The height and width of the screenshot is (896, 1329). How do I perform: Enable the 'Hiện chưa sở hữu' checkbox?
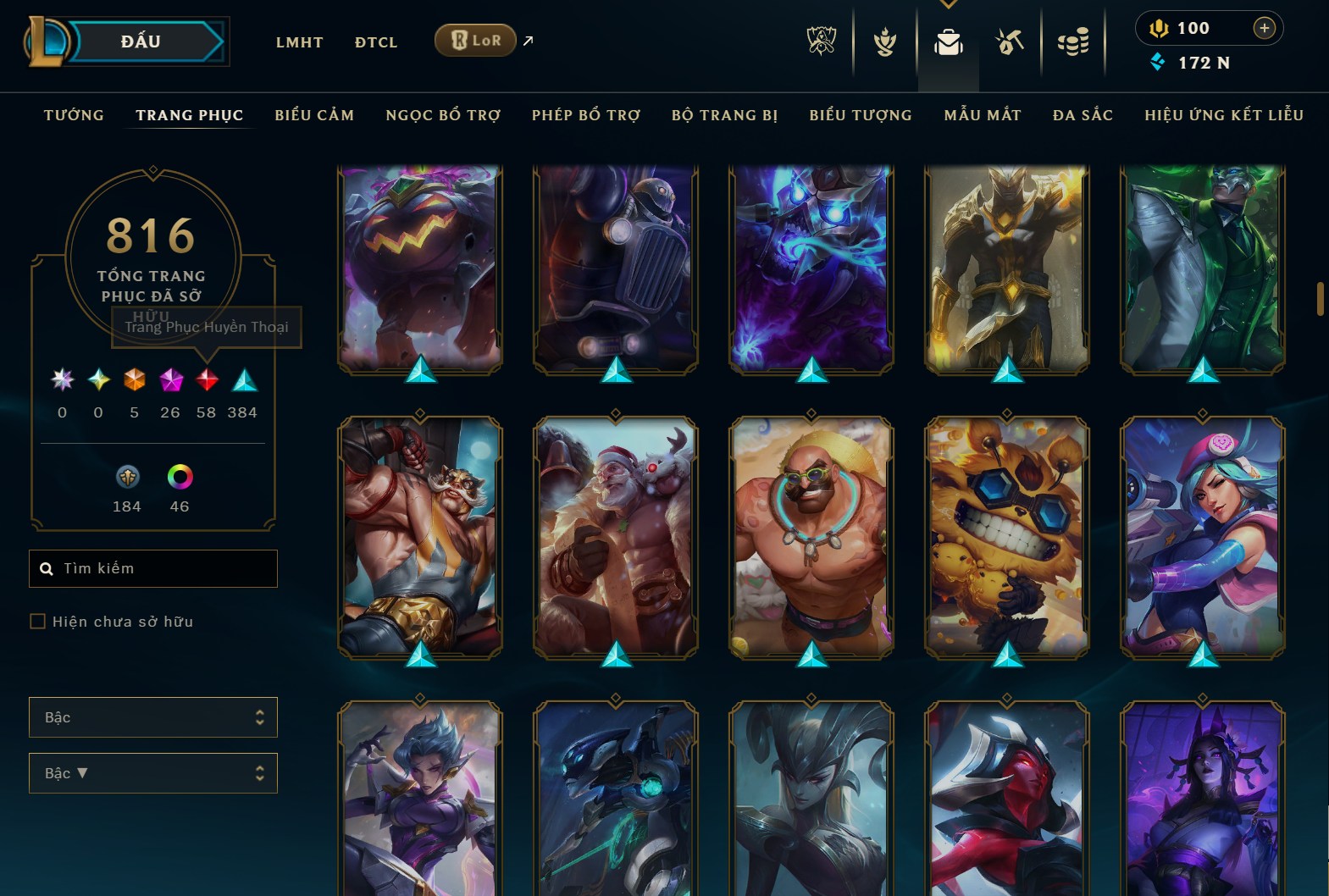(x=37, y=621)
